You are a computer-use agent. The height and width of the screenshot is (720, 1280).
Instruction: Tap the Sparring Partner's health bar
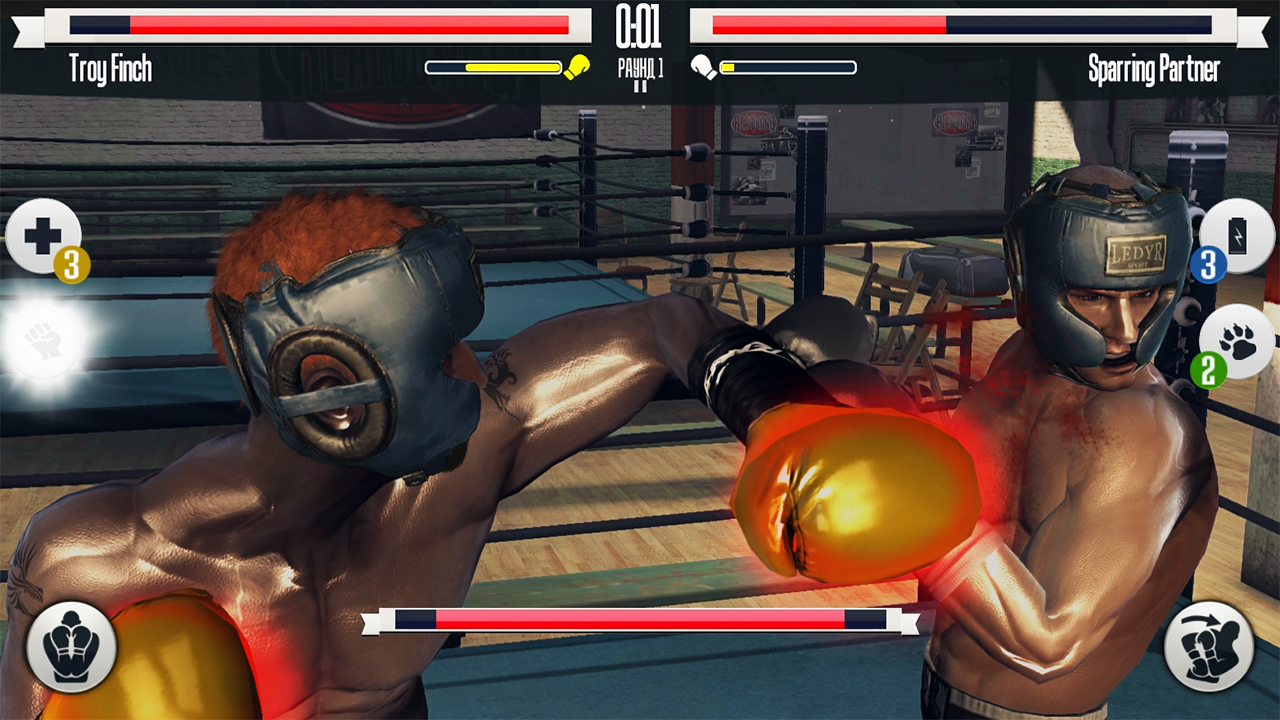pyautogui.click(x=960, y=25)
